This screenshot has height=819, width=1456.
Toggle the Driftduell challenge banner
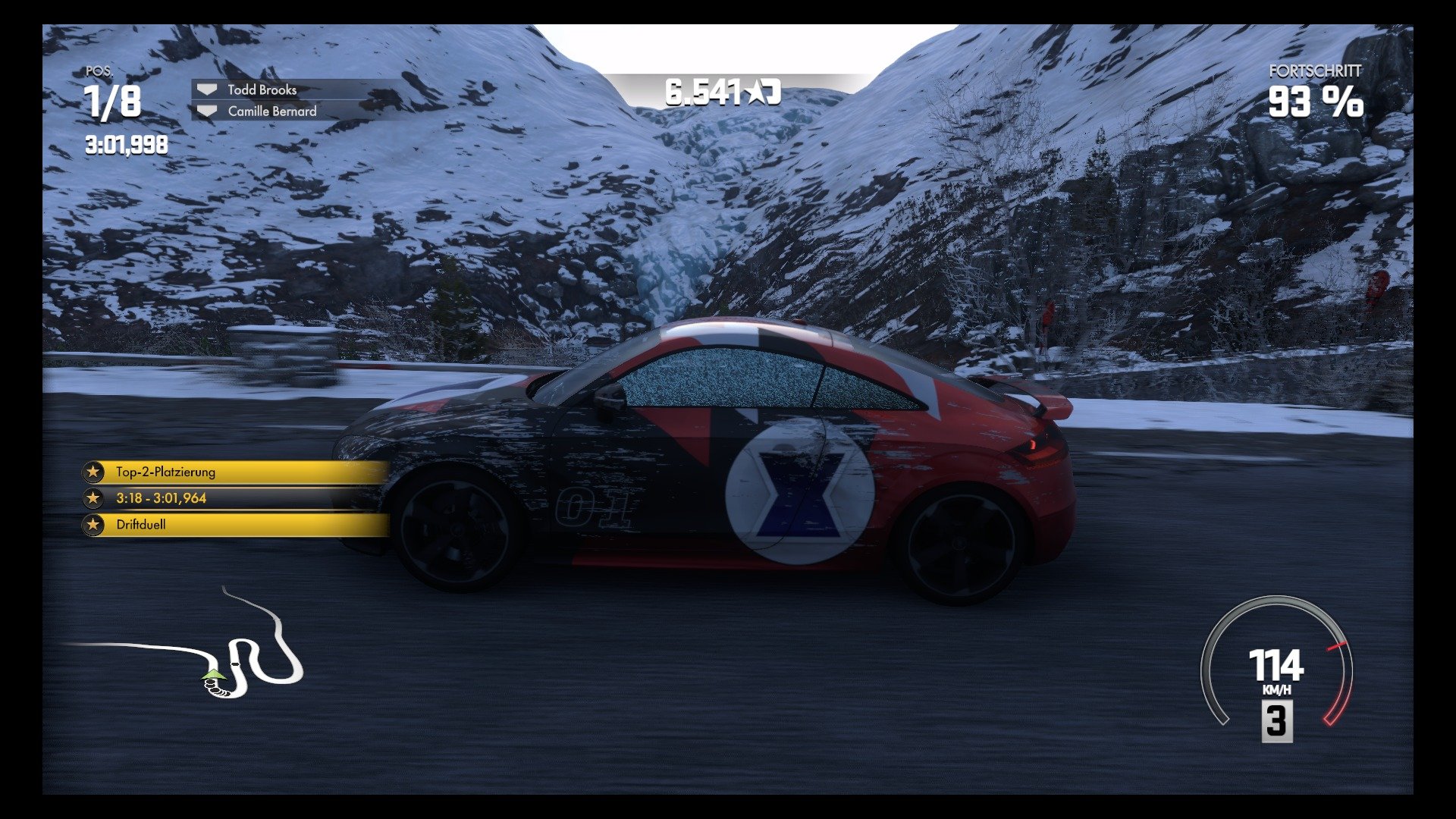(x=190, y=525)
